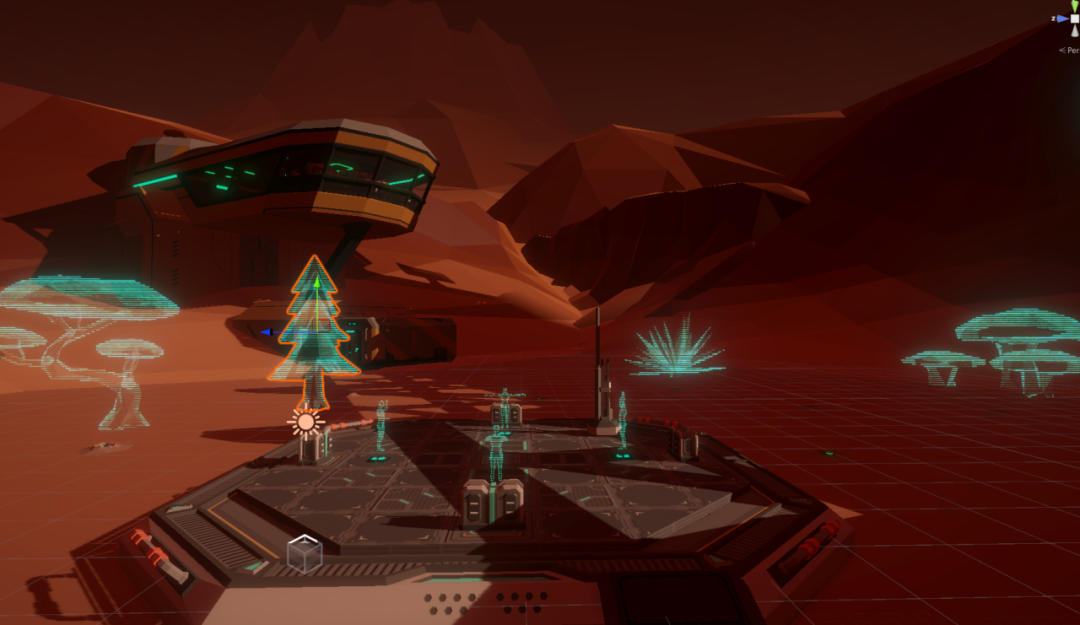The width and height of the screenshot is (1080, 625).
Task: Click the blue move arrow on the selected tree
Action: [x=267, y=331]
